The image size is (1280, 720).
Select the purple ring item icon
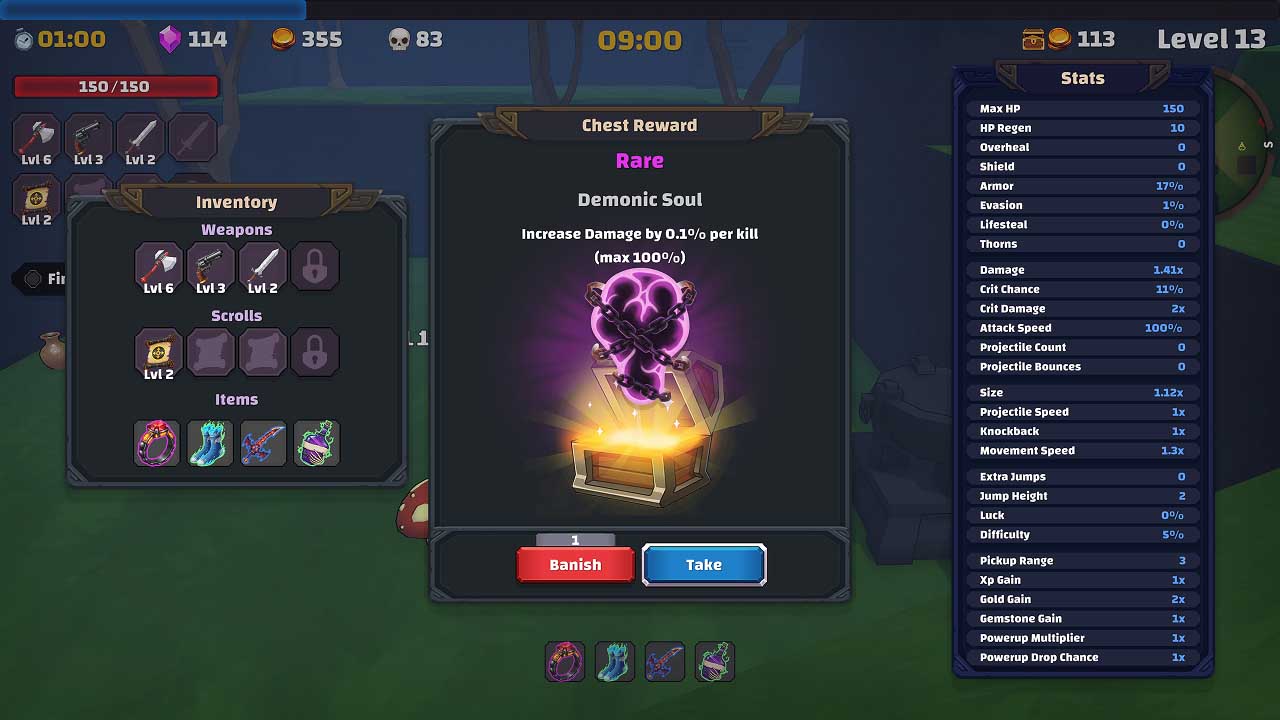(157, 442)
